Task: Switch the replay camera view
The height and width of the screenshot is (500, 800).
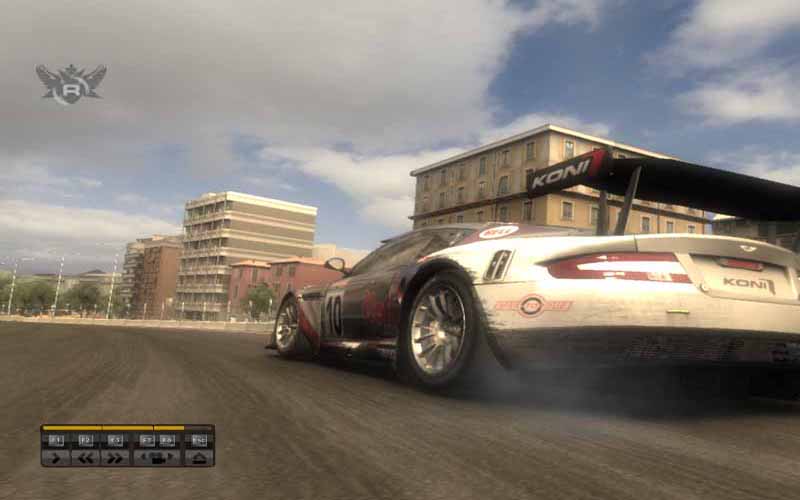Action: (x=156, y=457)
